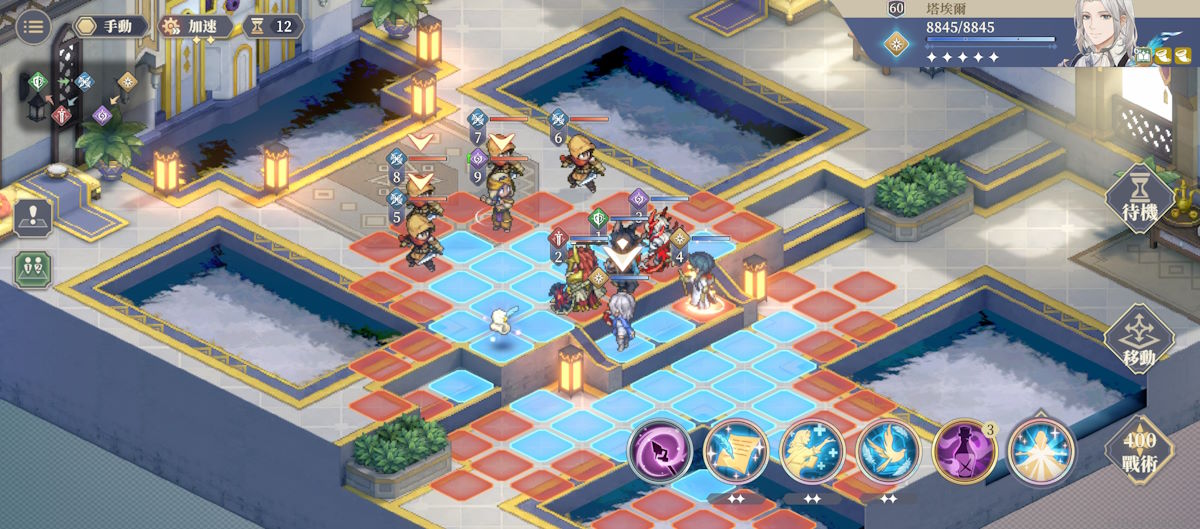Open the class advantage diagram
This screenshot has width=1200, height=529.
pyautogui.click(x=82, y=93)
